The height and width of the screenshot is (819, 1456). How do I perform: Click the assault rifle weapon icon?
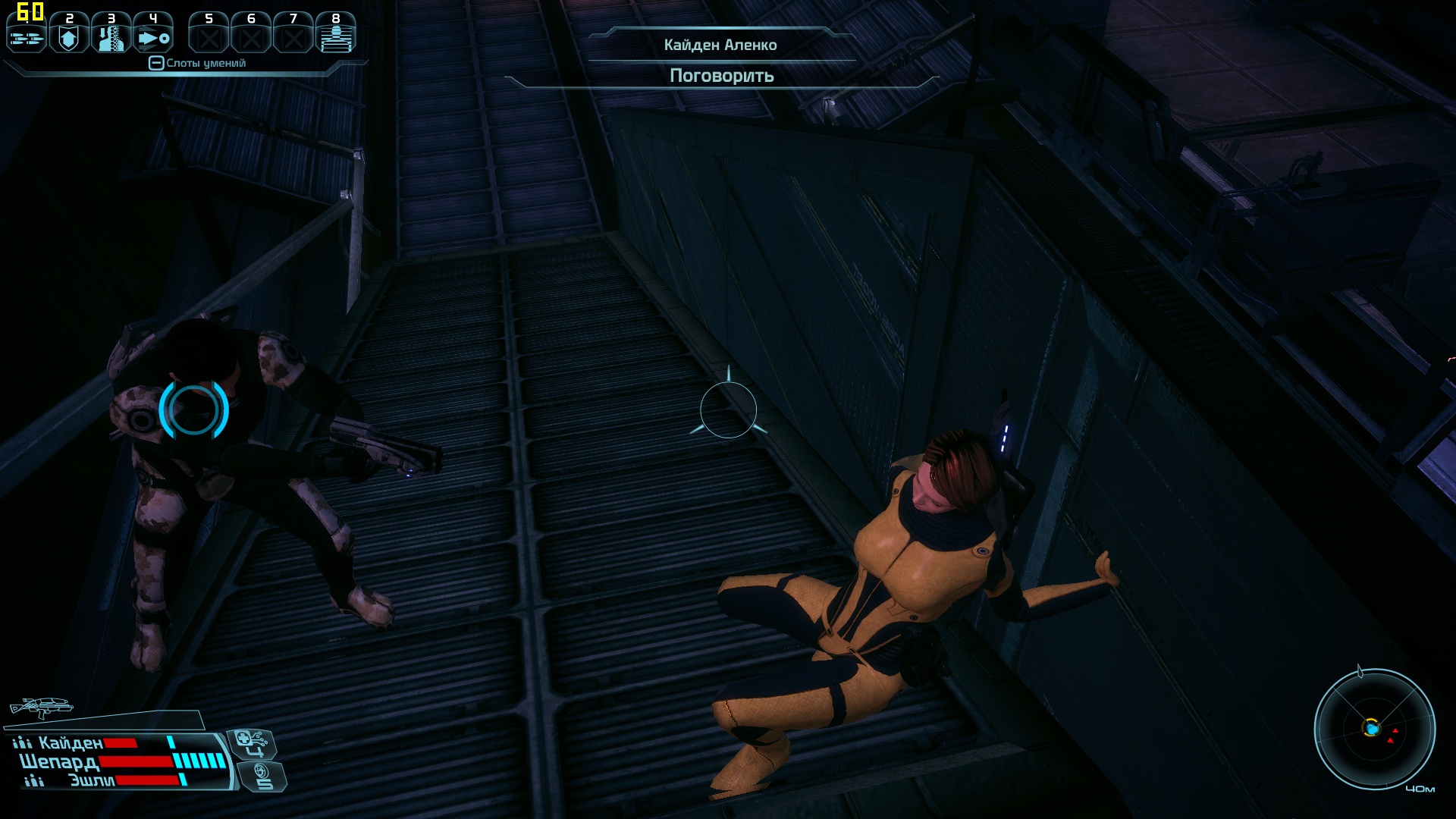(41, 708)
